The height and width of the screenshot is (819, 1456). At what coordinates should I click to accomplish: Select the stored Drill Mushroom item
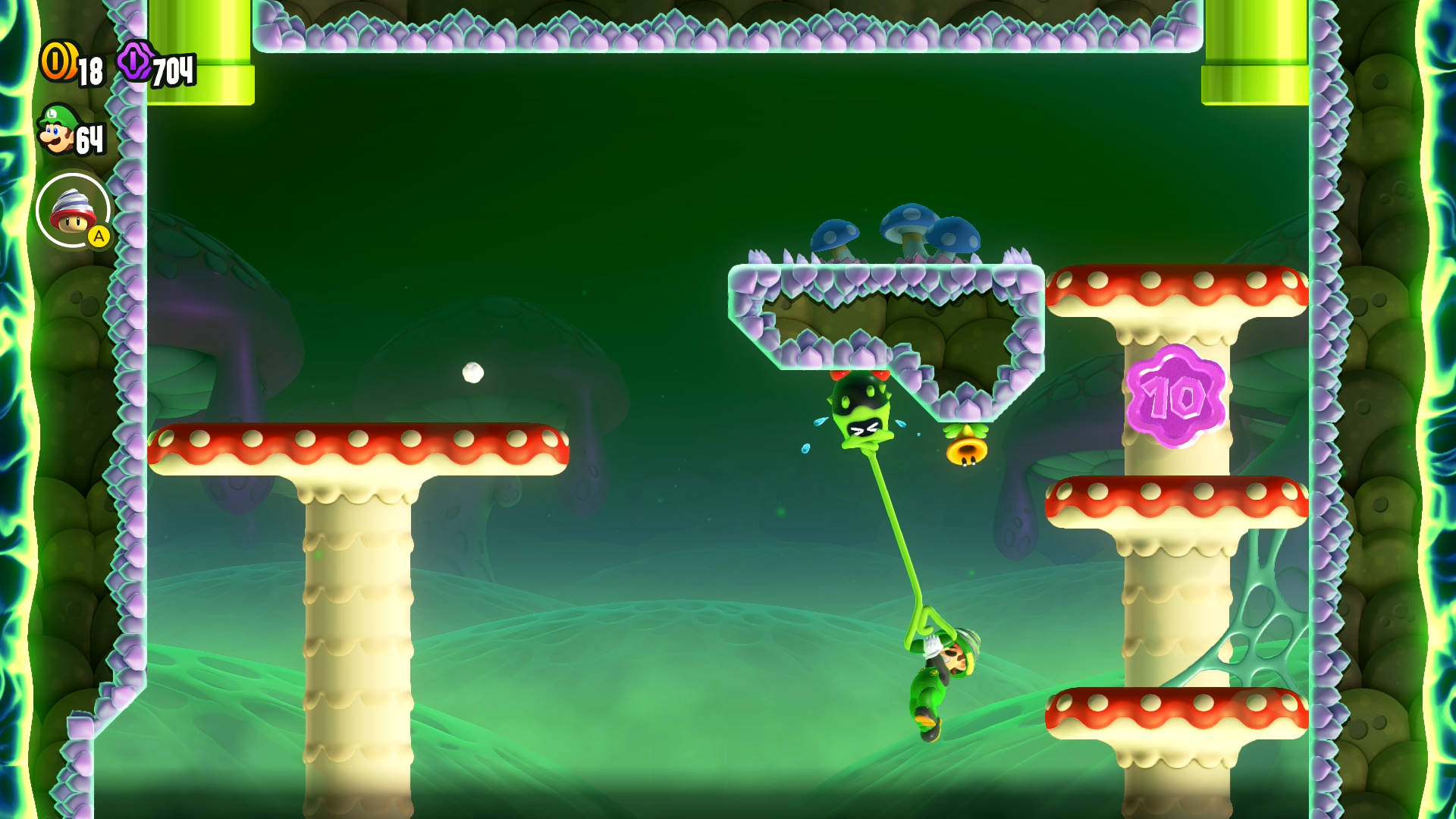[73, 211]
